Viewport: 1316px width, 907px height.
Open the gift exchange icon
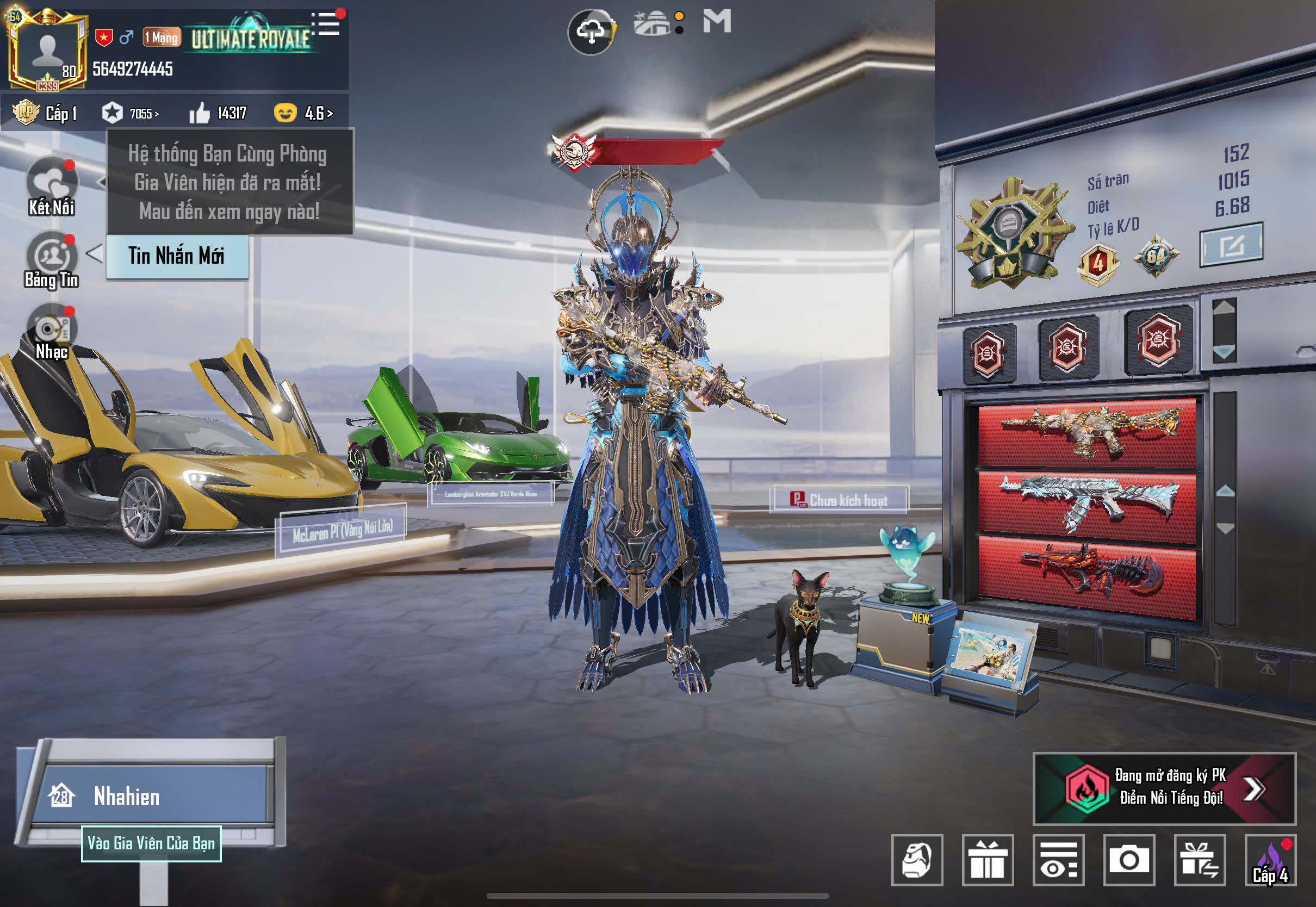[x=1200, y=860]
